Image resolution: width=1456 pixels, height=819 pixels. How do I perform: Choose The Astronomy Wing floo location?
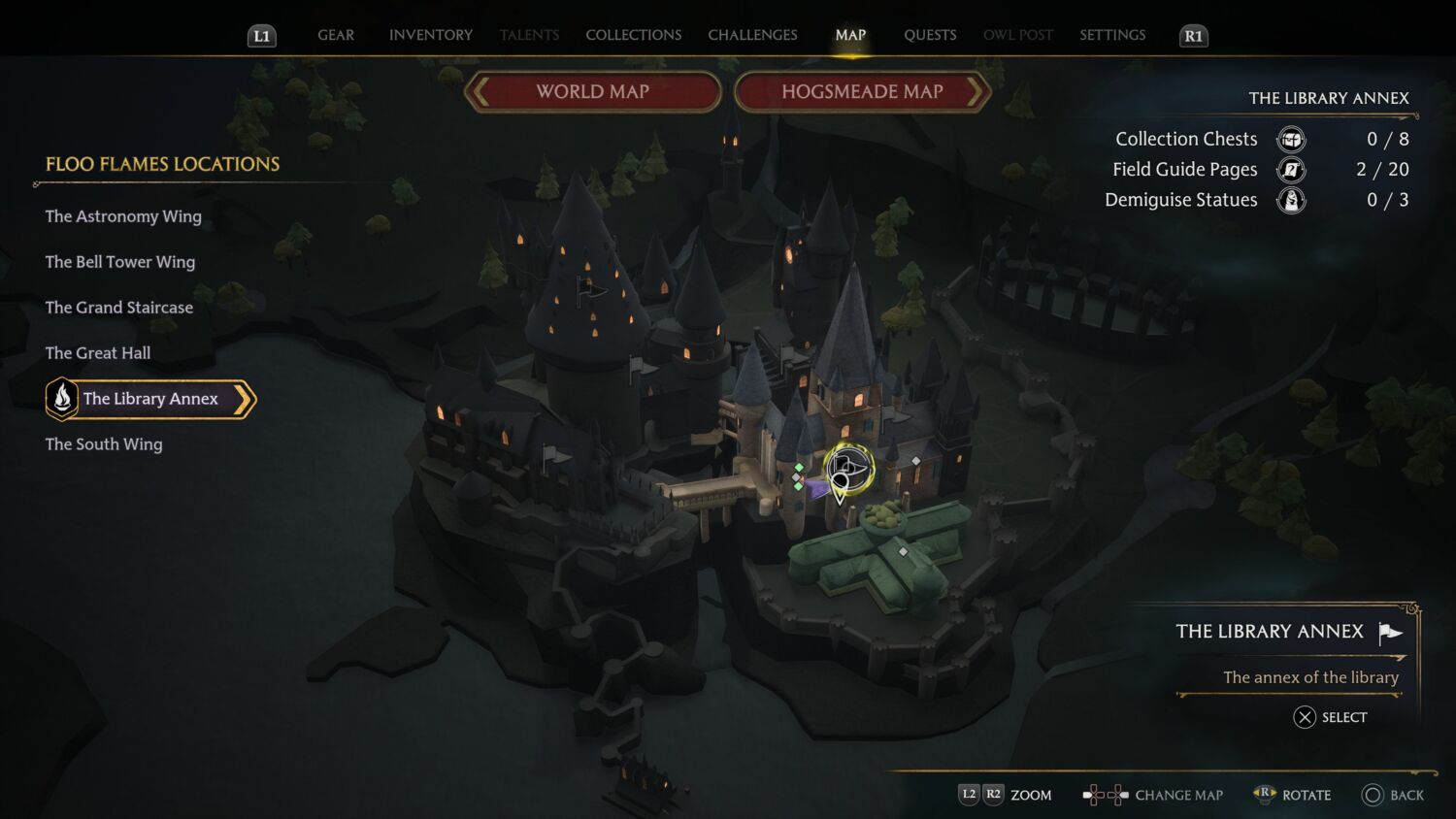(123, 216)
